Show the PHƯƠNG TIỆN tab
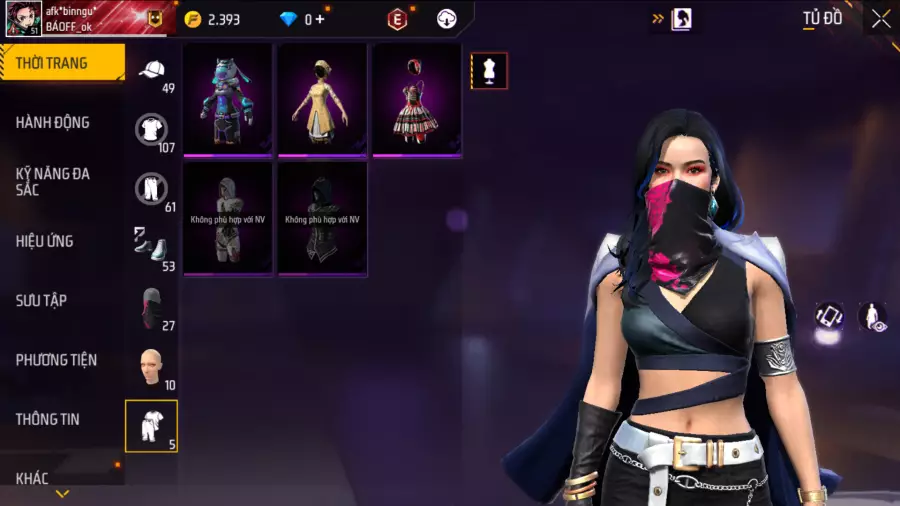This screenshot has width=900, height=506. point(56,360)
